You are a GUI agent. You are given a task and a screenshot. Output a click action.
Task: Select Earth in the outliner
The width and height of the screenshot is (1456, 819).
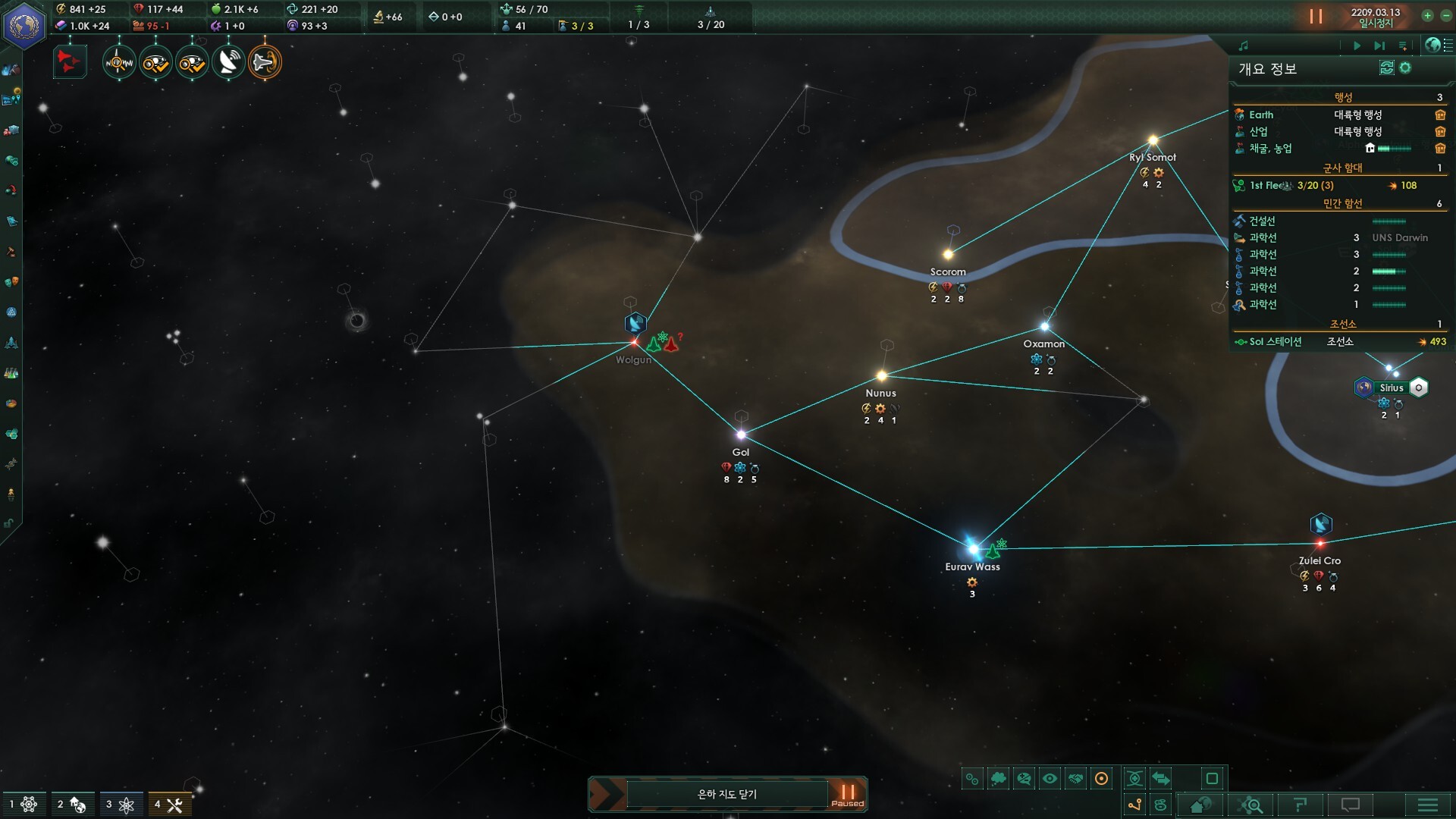pyautogui.click(x=1261, y=115)
